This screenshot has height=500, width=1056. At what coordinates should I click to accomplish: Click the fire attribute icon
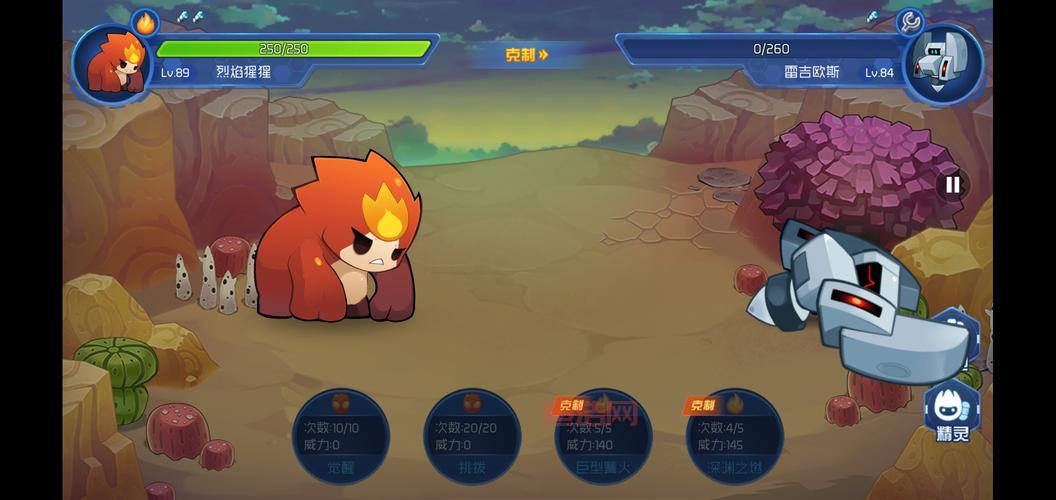[146, 22]
